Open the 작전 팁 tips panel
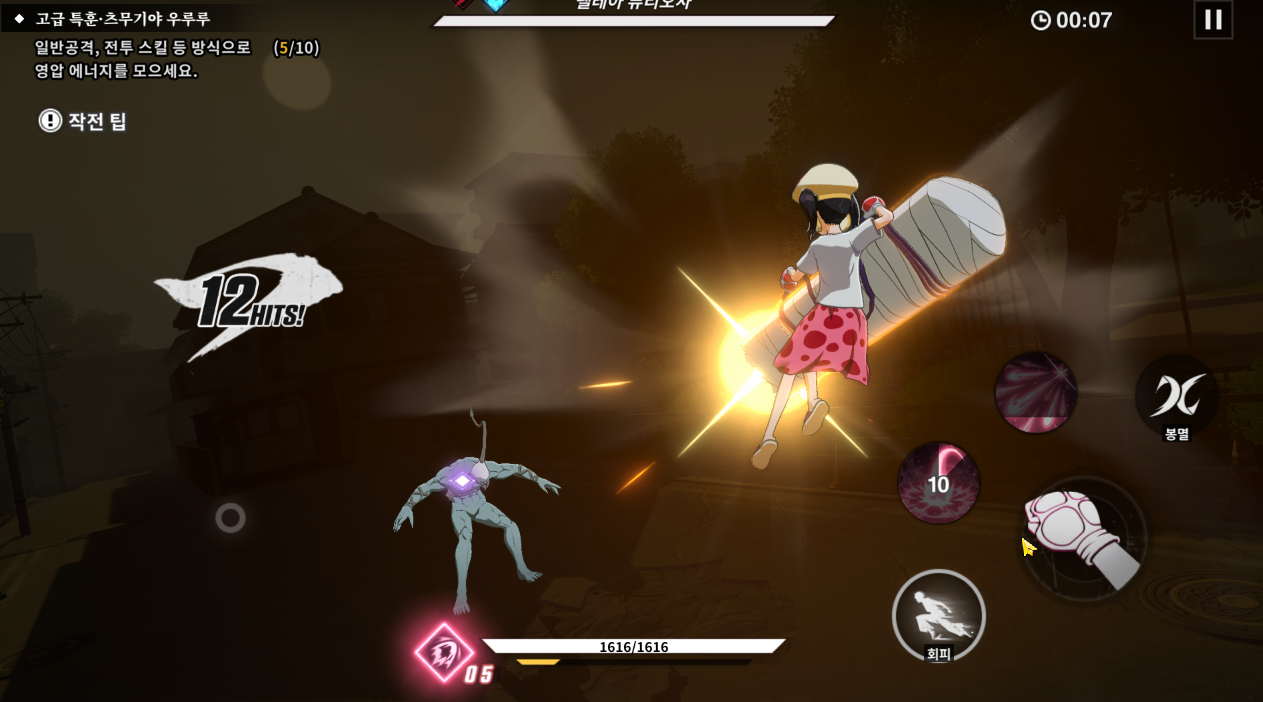 [84, 121]
